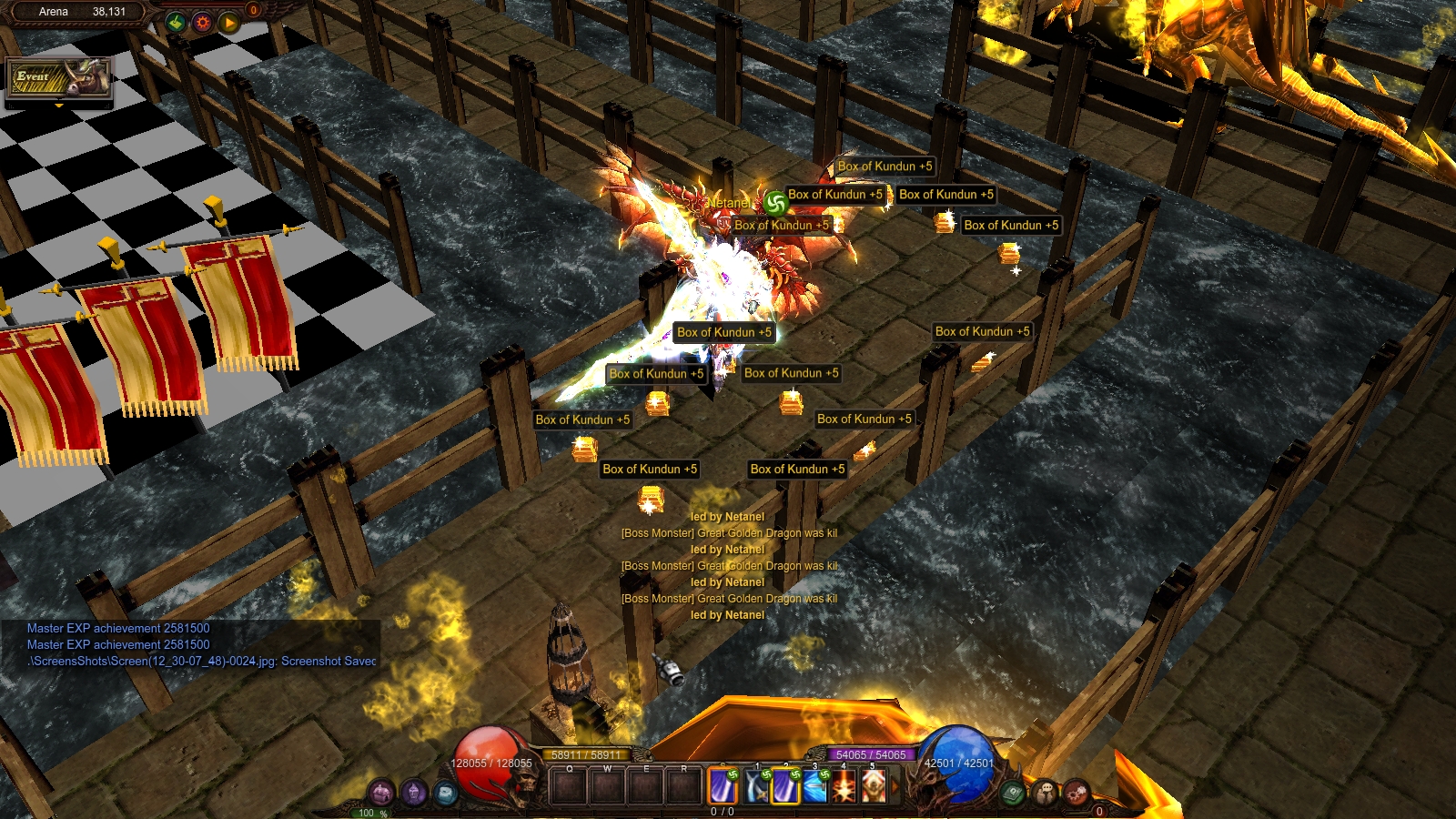Open the orange gear helper settings
Image resolution: width=1456 pixels, height=819 pixels.
point(202,22)
